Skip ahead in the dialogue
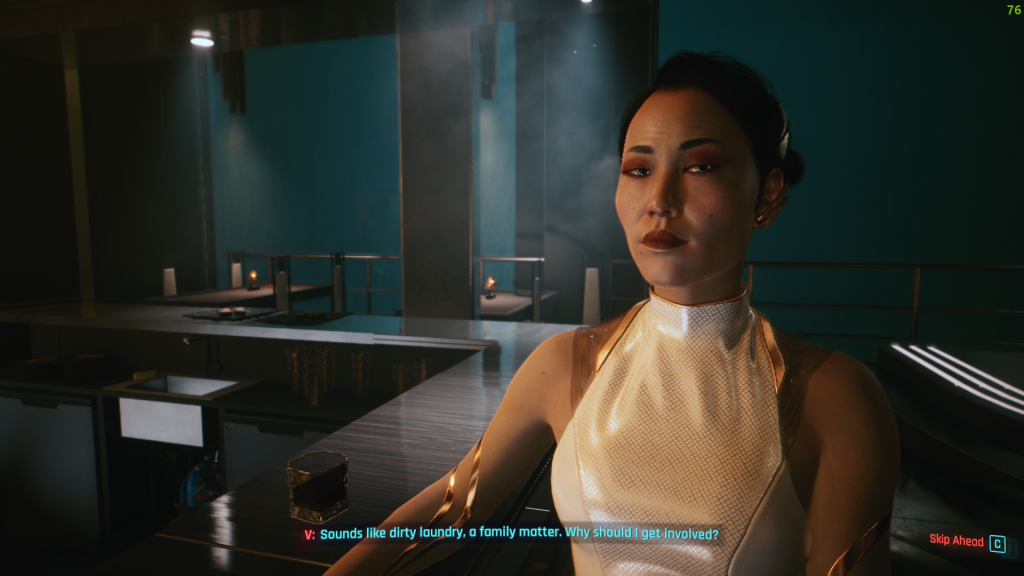The image size is (1024, 576). [966, 542]
